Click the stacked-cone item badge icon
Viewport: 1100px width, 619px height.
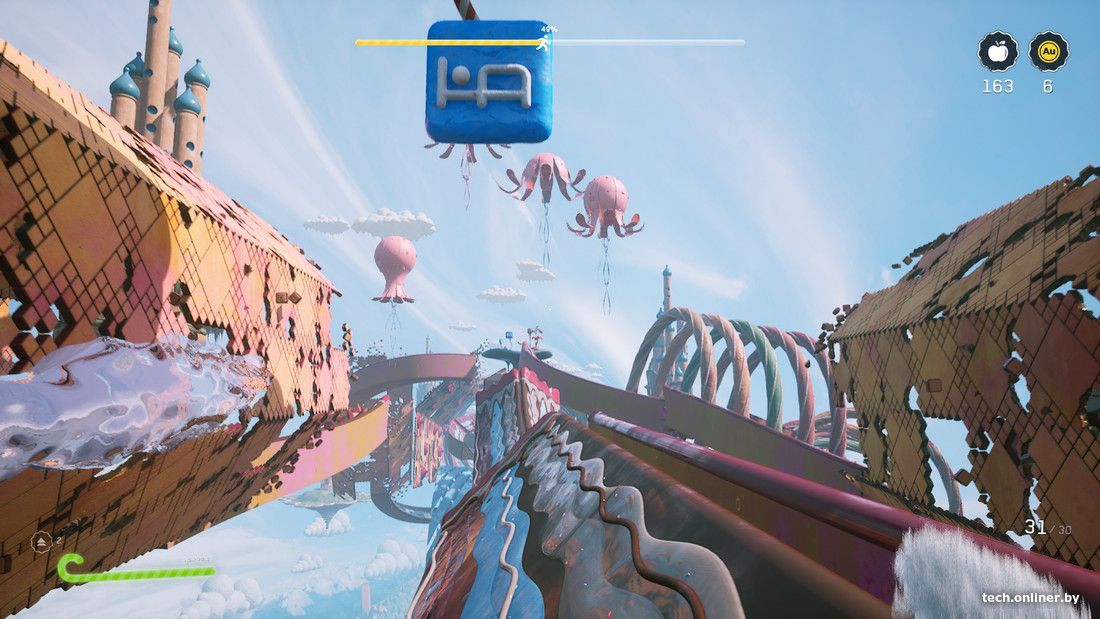point(42,542)
